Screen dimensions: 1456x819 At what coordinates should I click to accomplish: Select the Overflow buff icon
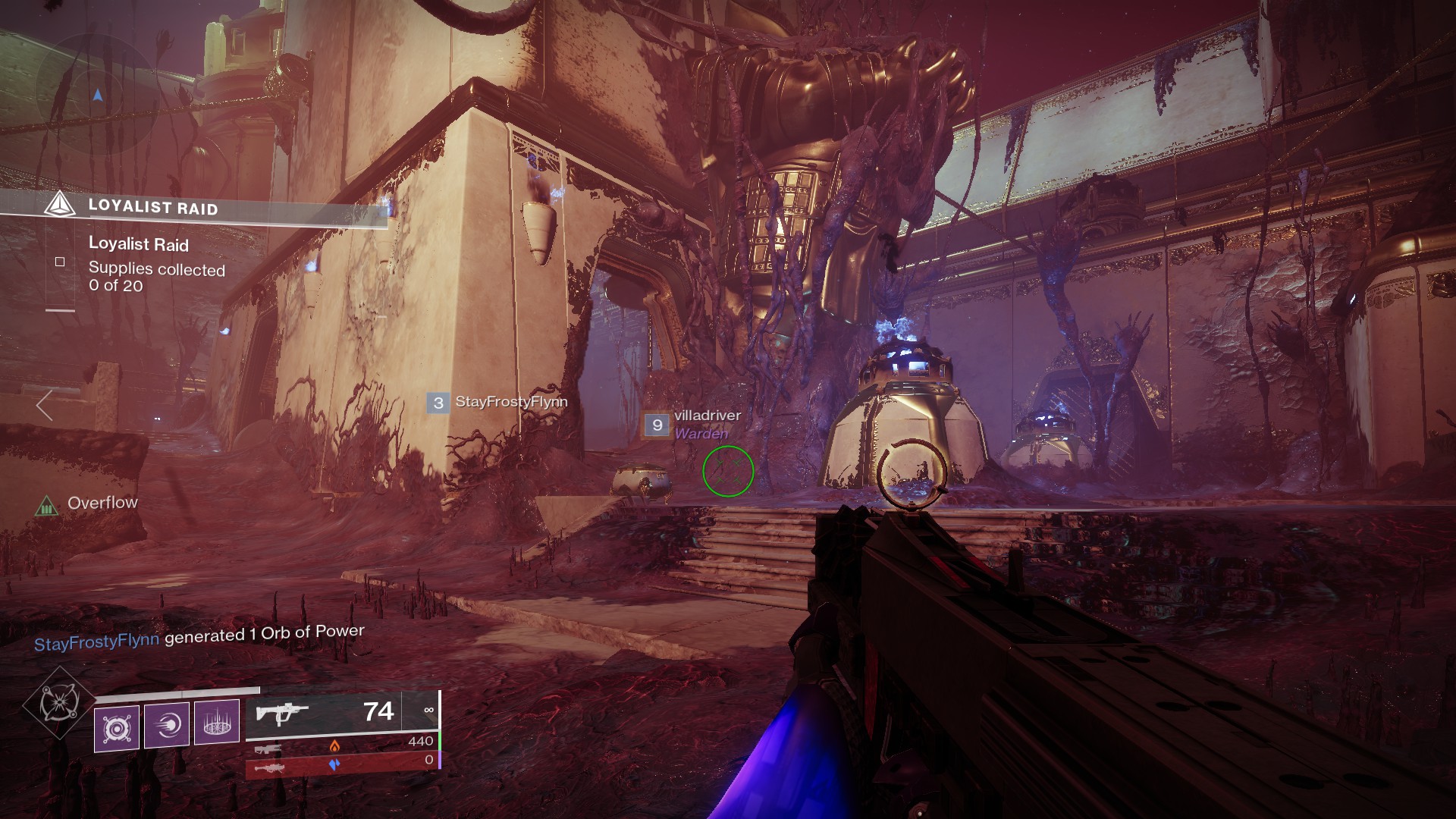point(46,505)
